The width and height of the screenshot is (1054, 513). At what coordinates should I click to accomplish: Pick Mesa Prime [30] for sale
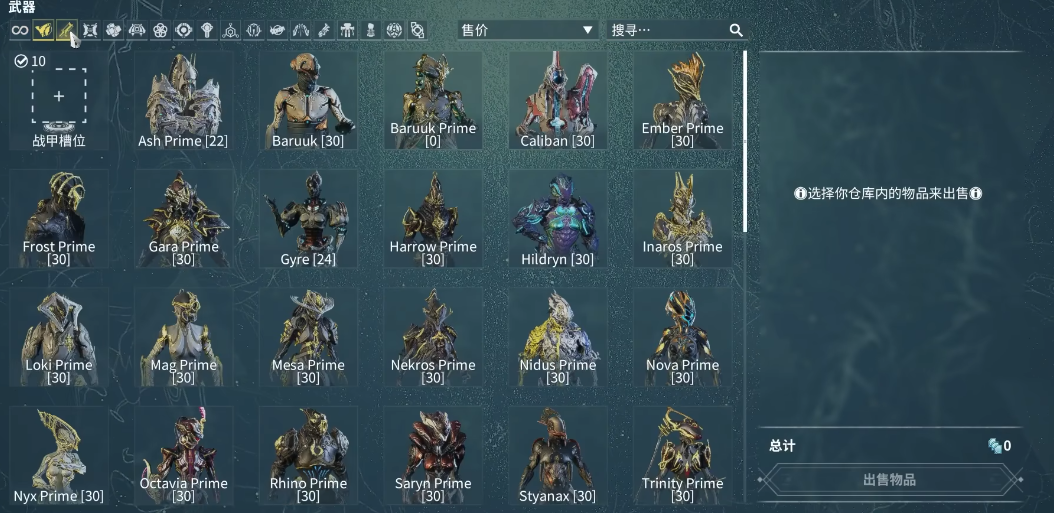(x=308, y=336)
